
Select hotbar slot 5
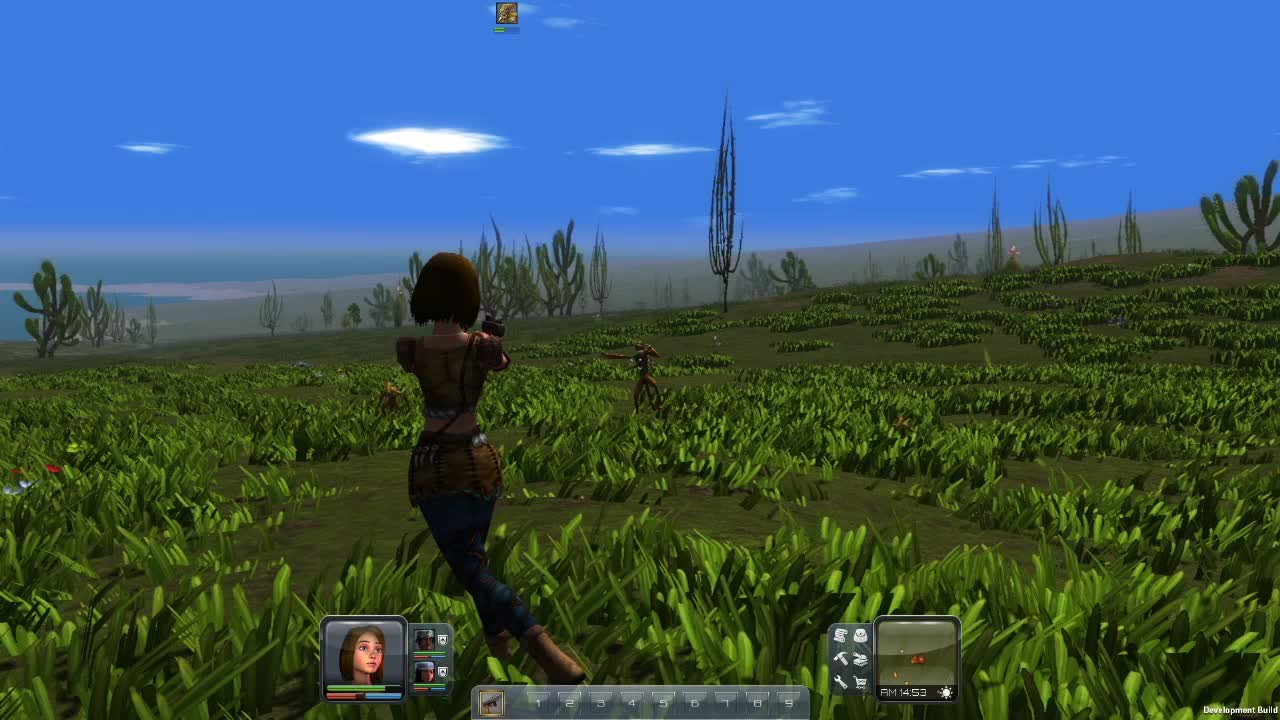(664, 704)
